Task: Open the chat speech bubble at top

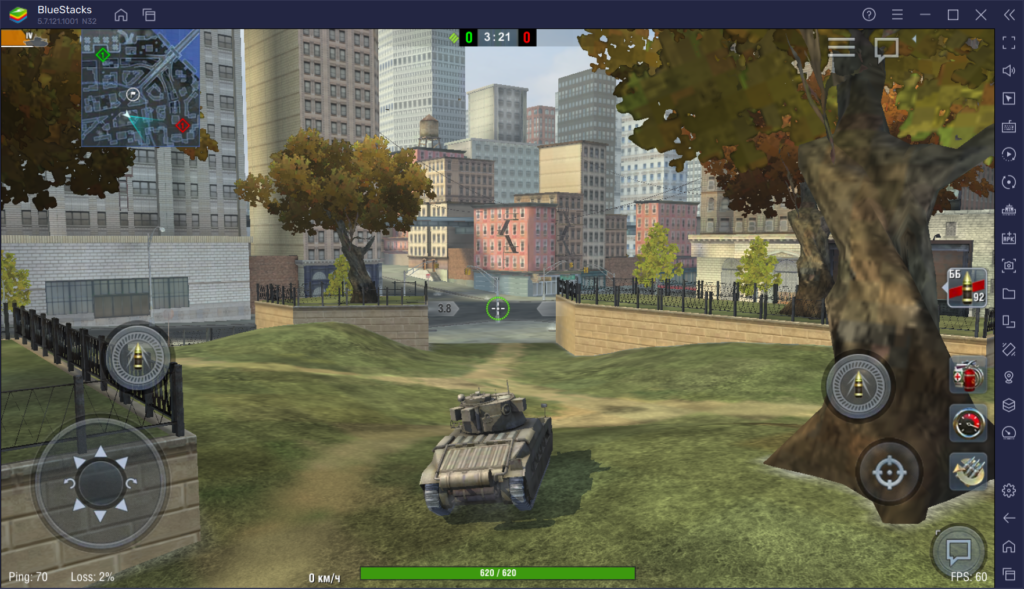Action: (886, 48)
